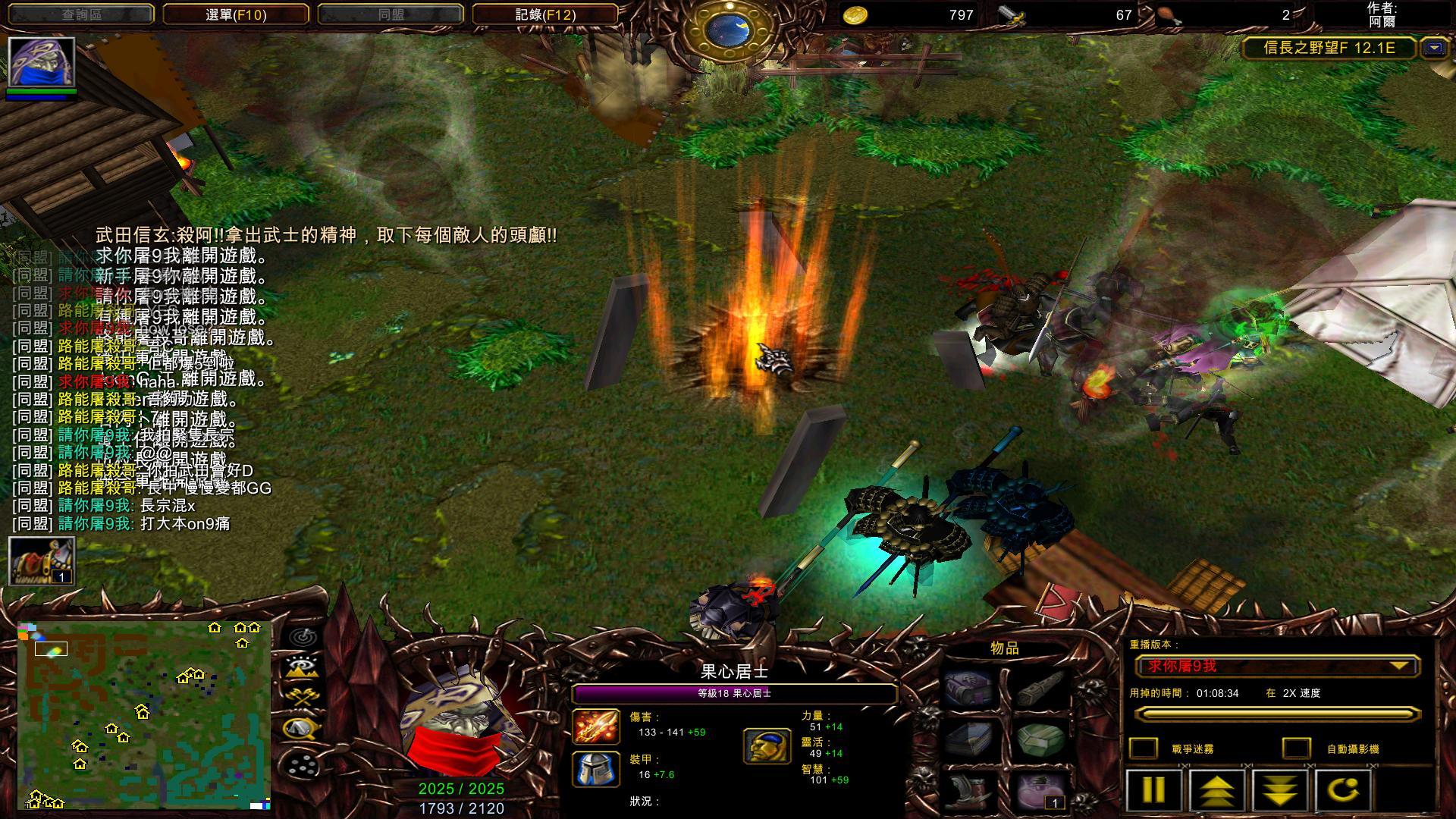Select the idle unit icon above the minimap

point(41,560)
